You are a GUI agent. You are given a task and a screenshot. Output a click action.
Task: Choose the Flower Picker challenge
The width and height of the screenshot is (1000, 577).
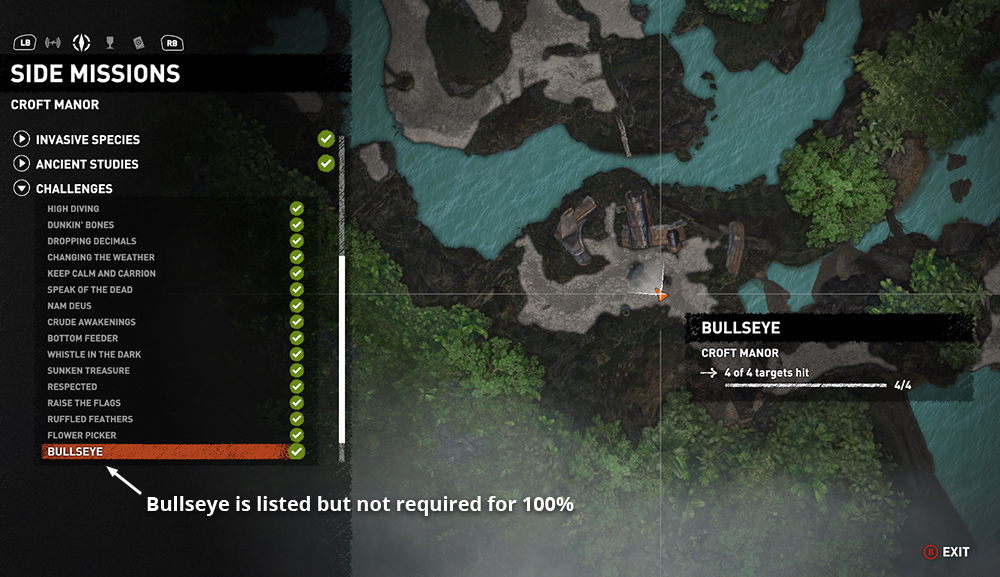click(x=82, y=436)
